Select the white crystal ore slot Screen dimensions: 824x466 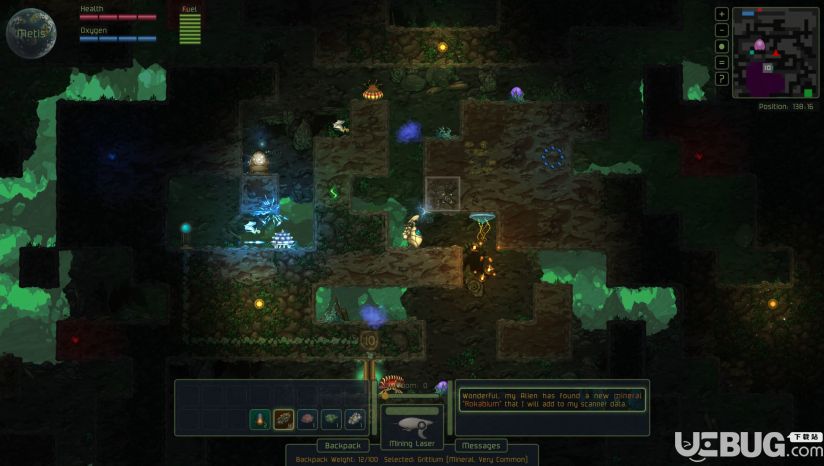[x=355, y=420]
